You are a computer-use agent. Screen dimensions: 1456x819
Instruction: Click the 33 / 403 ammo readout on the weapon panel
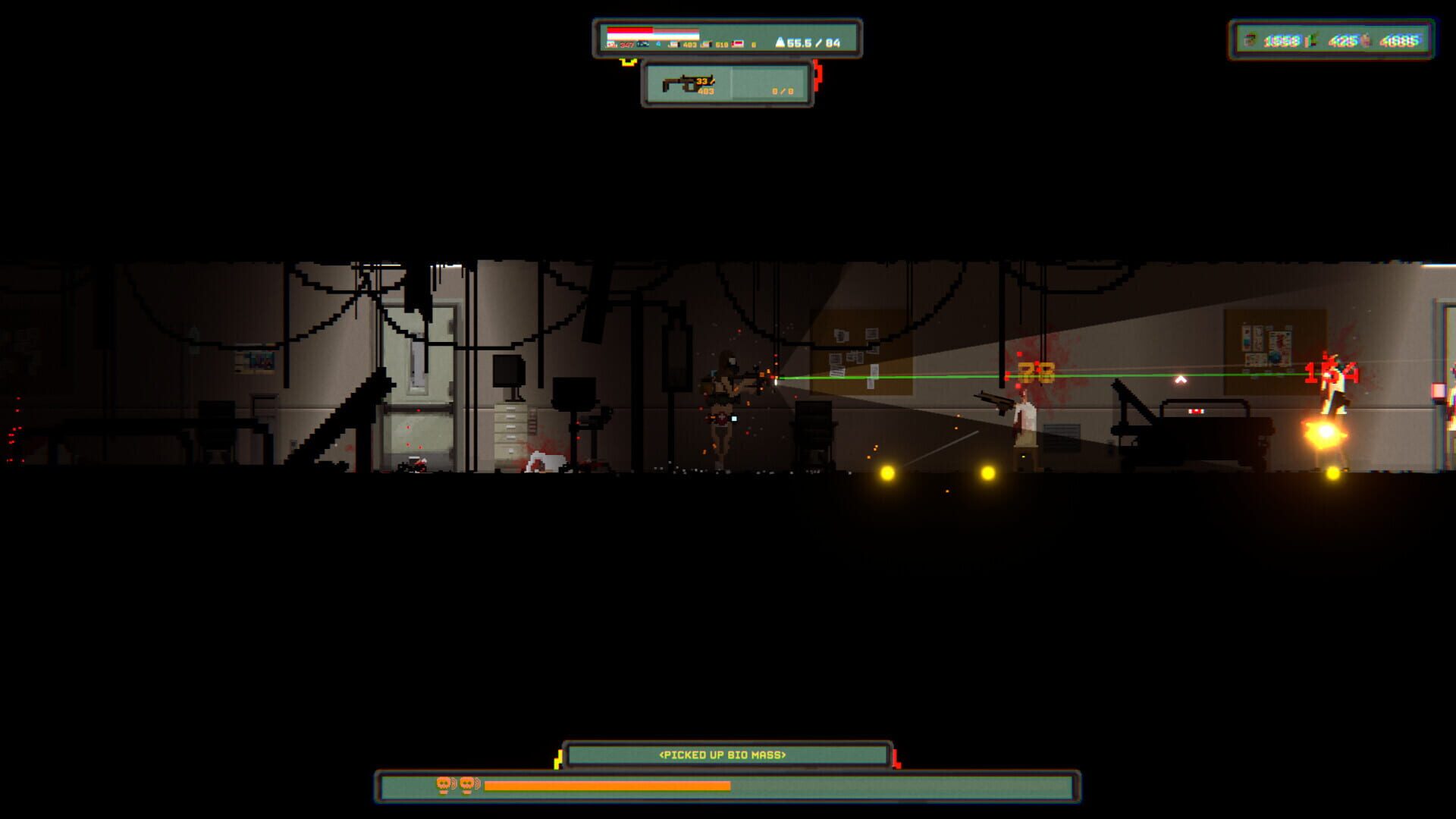tap(705, 86)
